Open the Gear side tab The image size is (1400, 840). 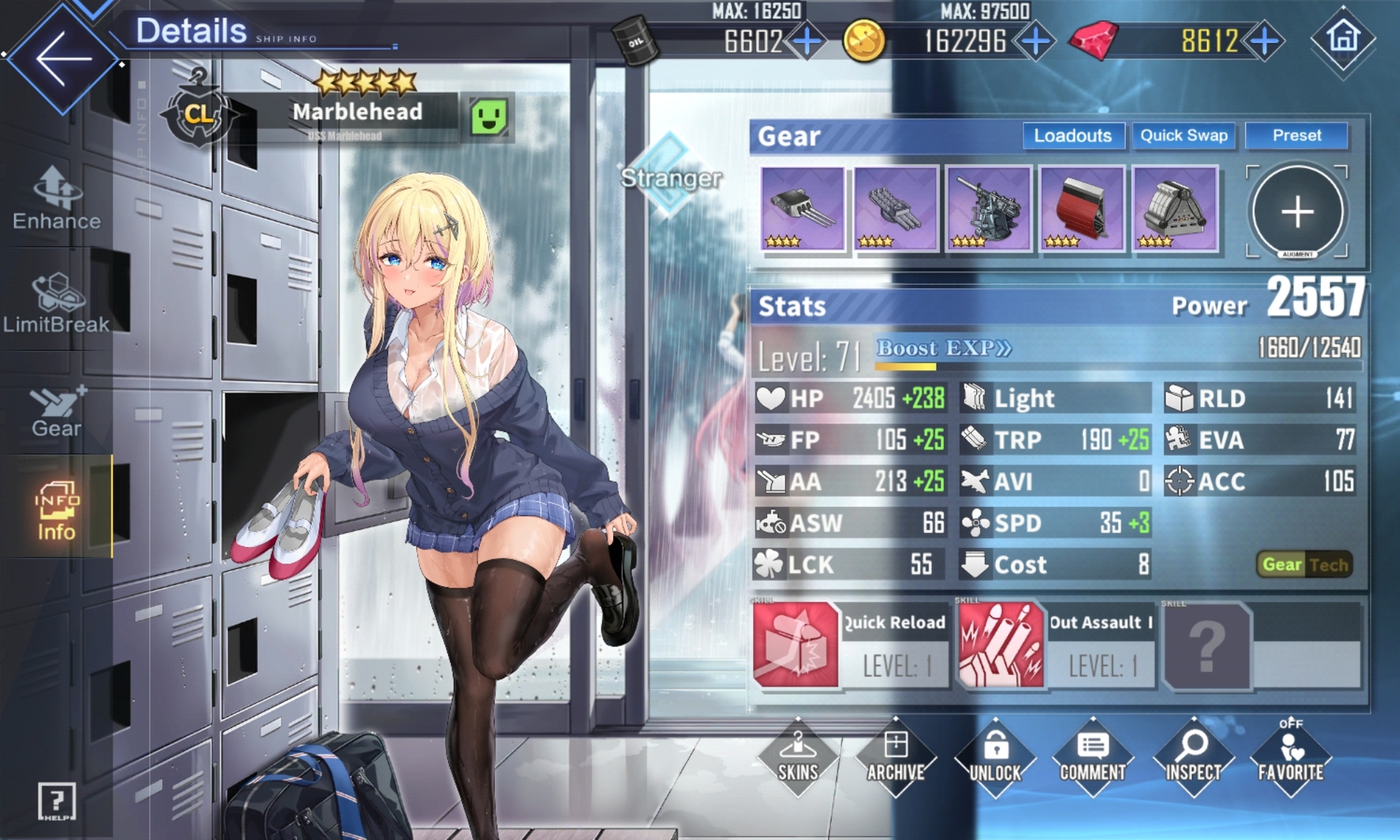[57, 411]
